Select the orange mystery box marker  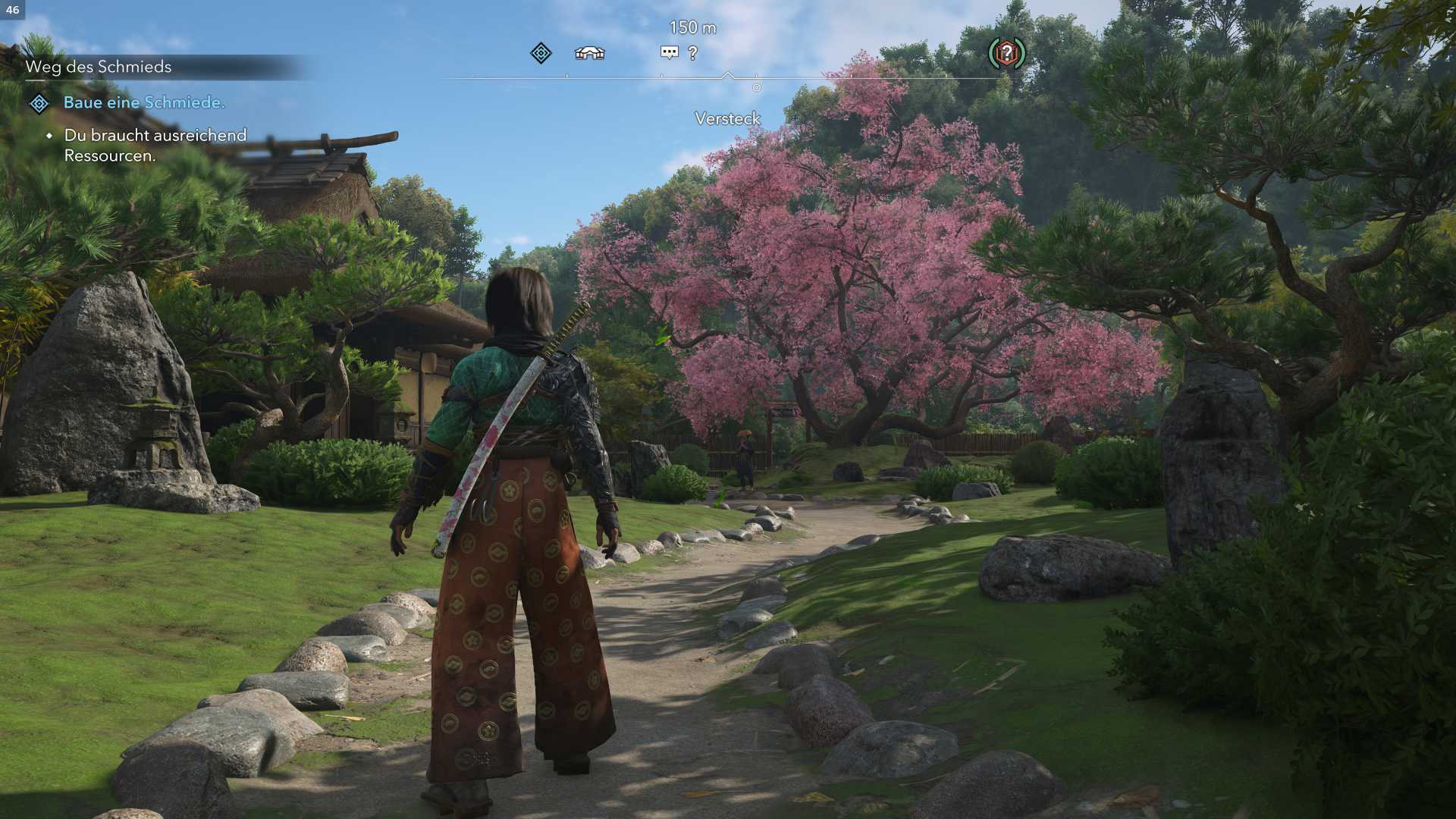click(1006, 53)
